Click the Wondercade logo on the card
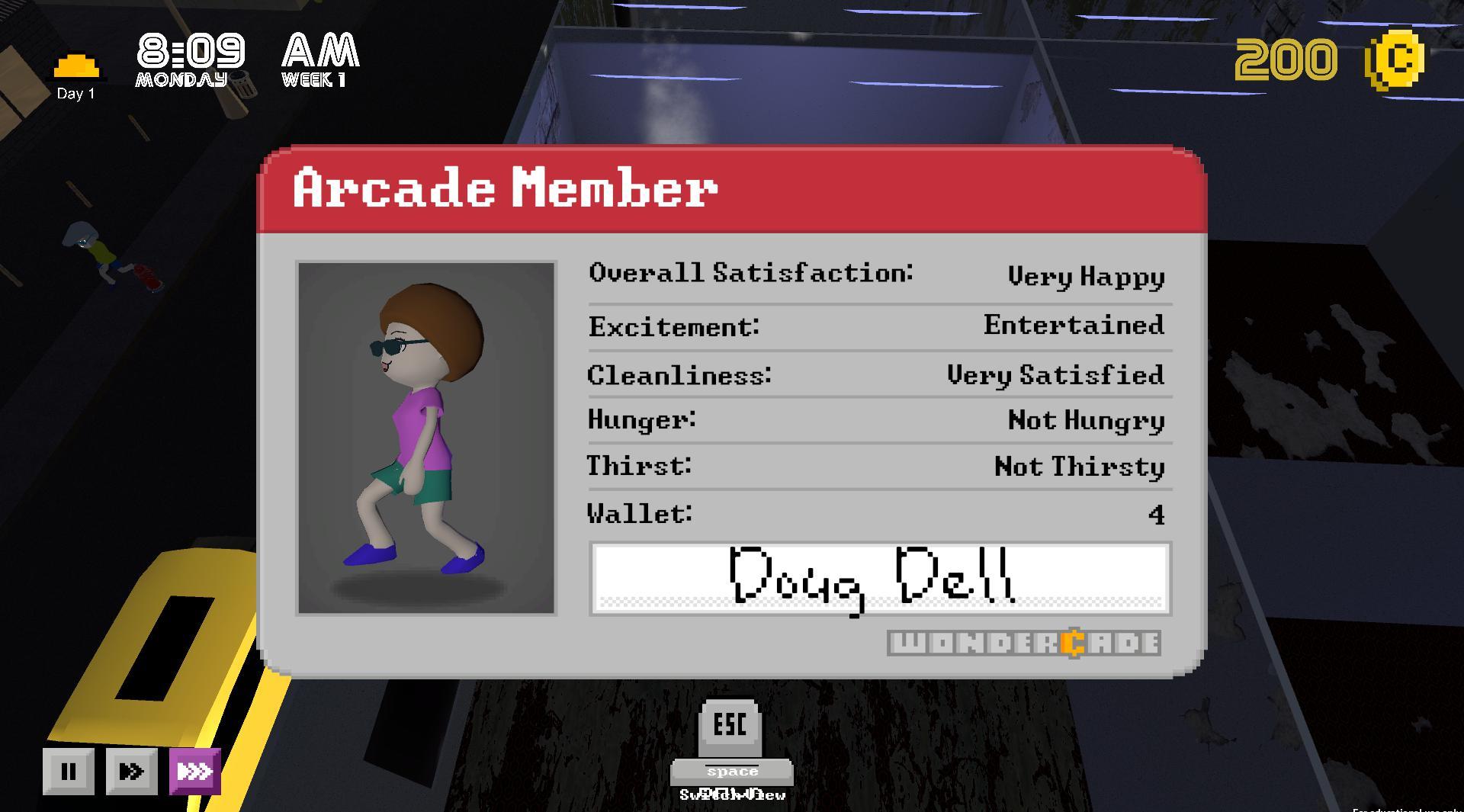1464x812 pixels. coord(1026,644)
